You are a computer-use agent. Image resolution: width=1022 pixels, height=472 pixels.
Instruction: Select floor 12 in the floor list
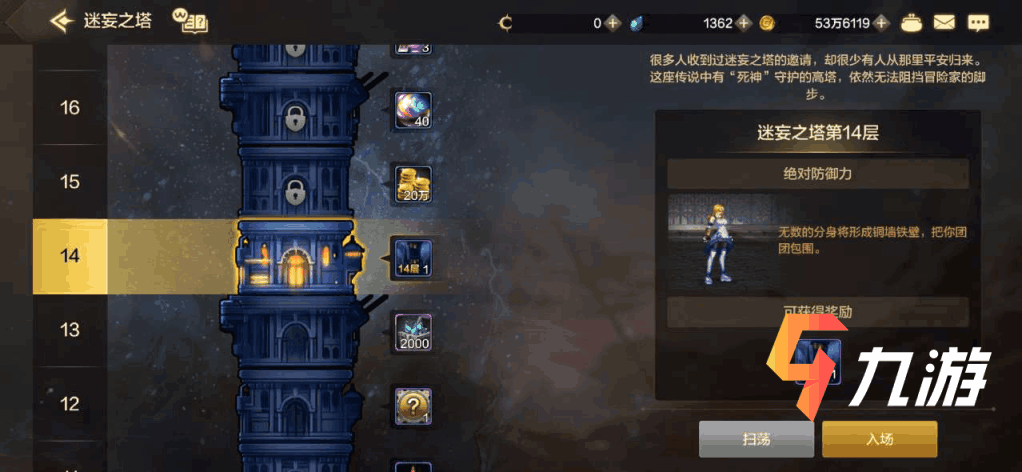[x=70, y=404]
